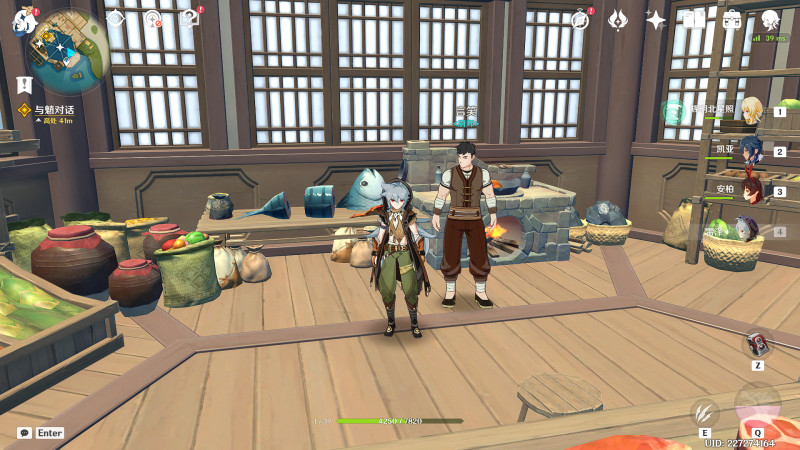The image size is (800, 450).
Task: Open the chat speech bubble
Action: click(24, 433)
